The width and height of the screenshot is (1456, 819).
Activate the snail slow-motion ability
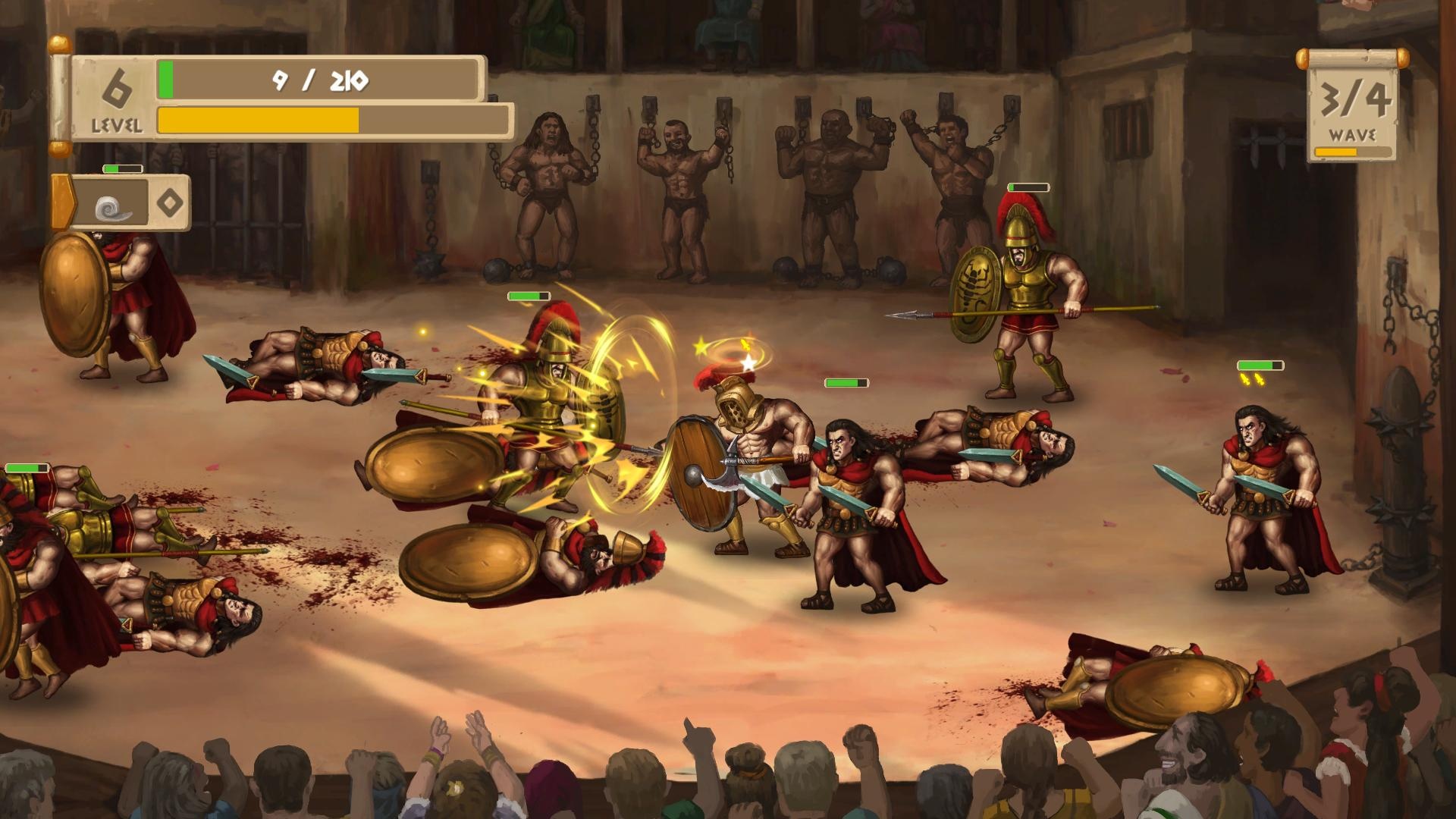(114, 205)
